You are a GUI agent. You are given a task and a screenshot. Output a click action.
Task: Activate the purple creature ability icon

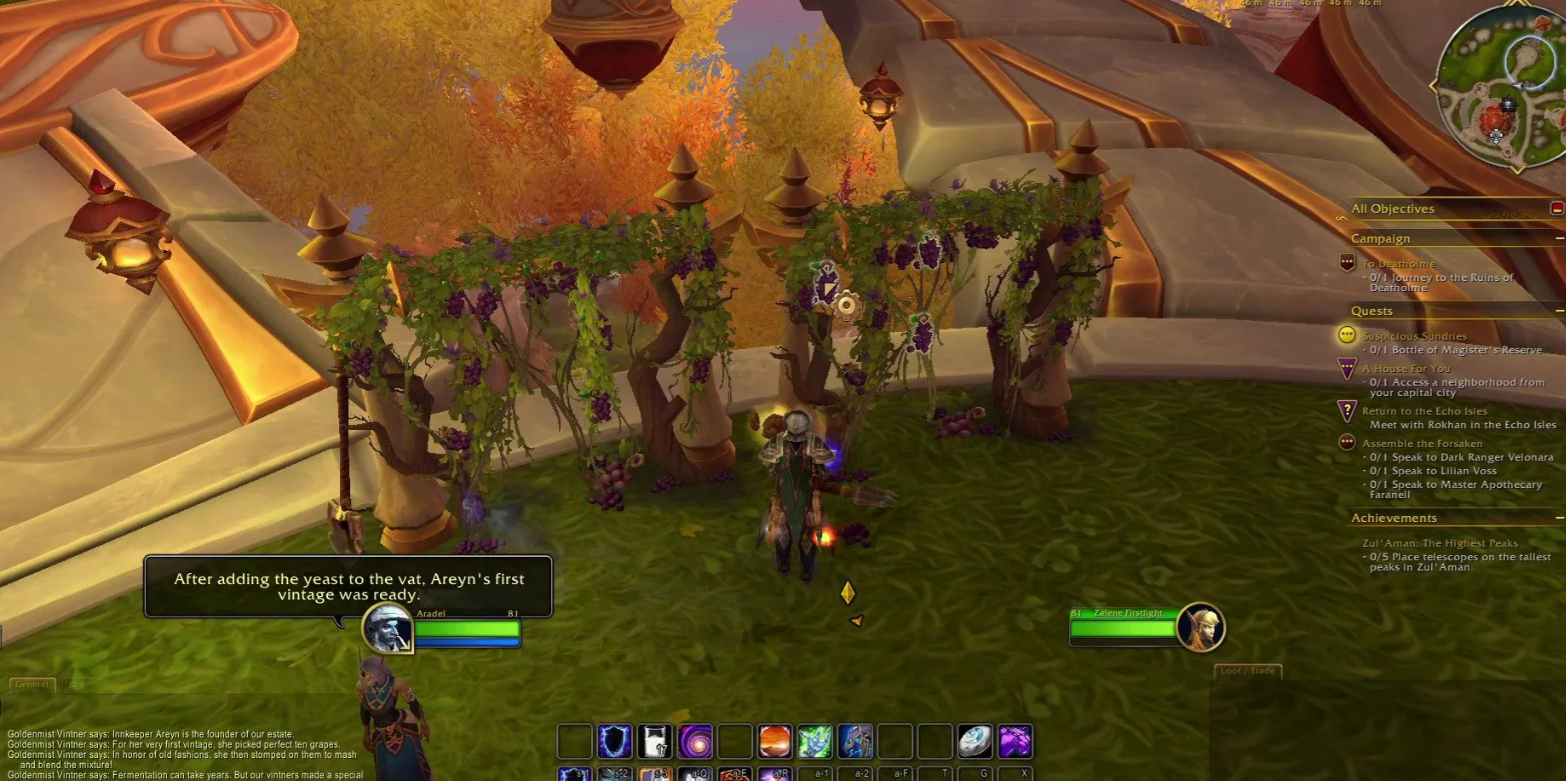[x=1015, y=742]
